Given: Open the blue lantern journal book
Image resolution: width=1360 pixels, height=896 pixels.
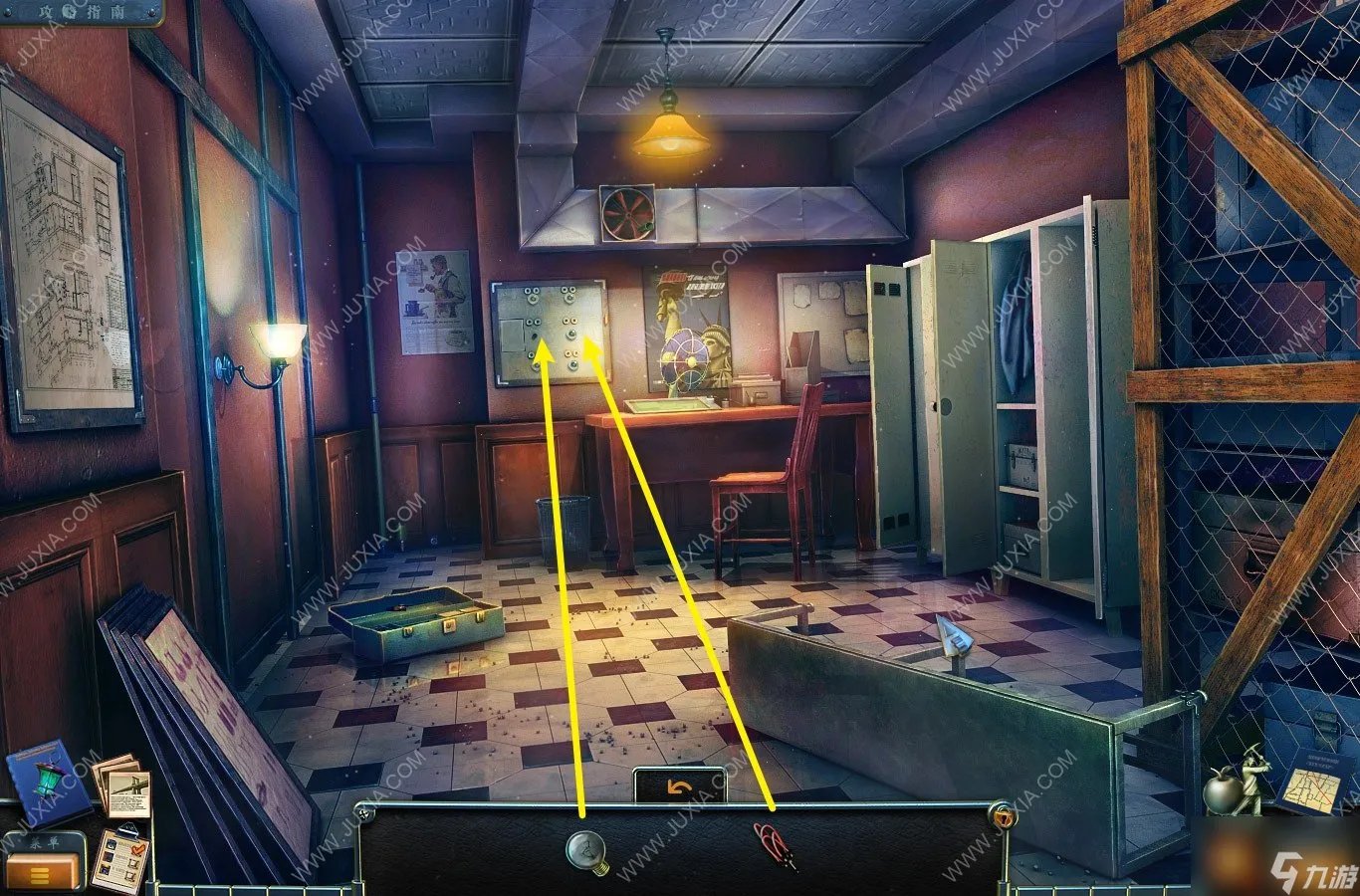Looking at the screenshot, I should pos(41,784).
